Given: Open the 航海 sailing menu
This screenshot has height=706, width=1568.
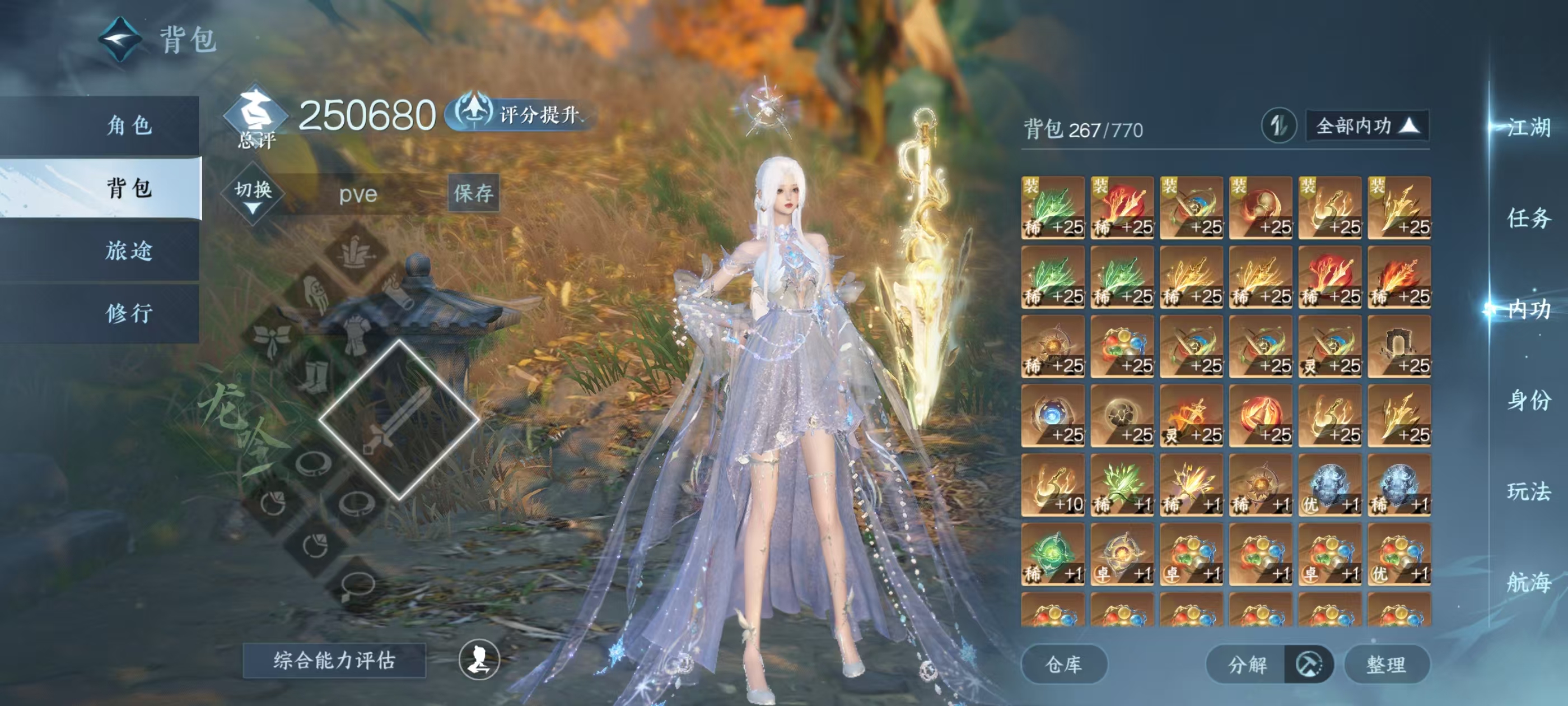Looking at the screenshot, I should 1528,582.
